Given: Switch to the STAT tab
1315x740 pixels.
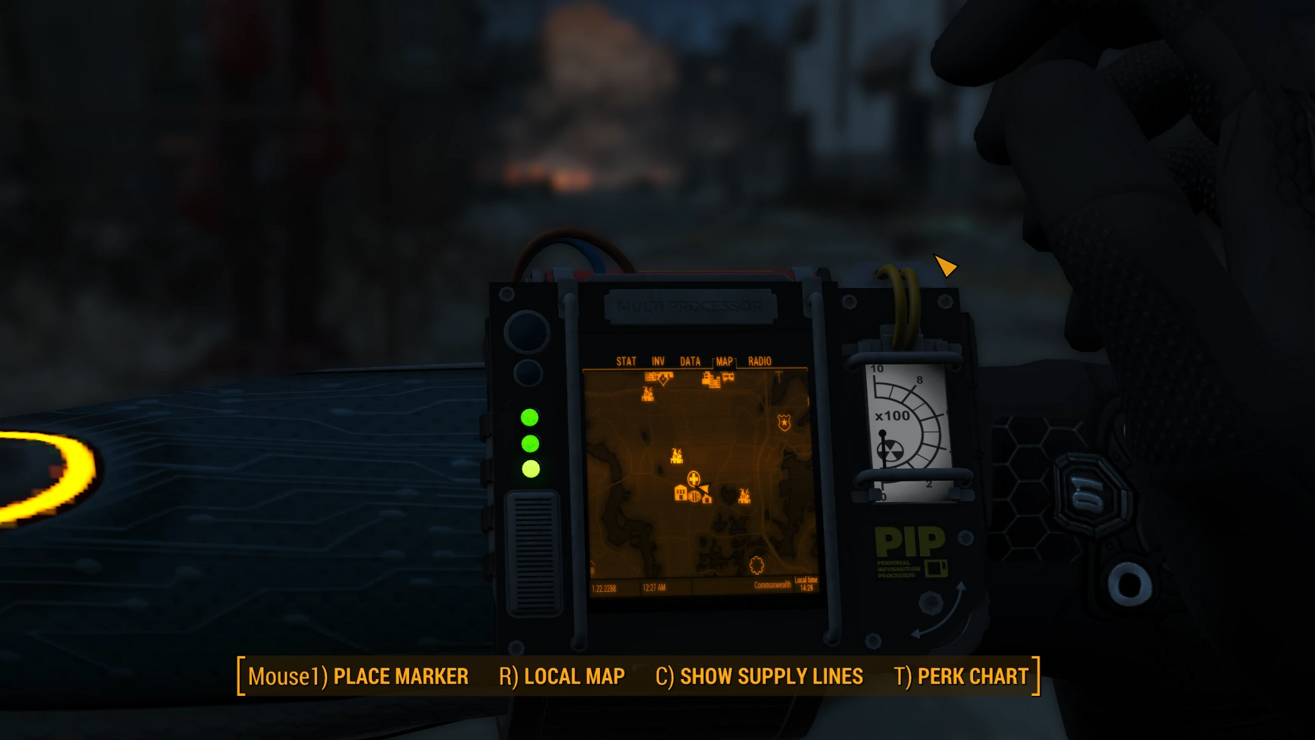Looking at the screenshot, I should (626, 361).
